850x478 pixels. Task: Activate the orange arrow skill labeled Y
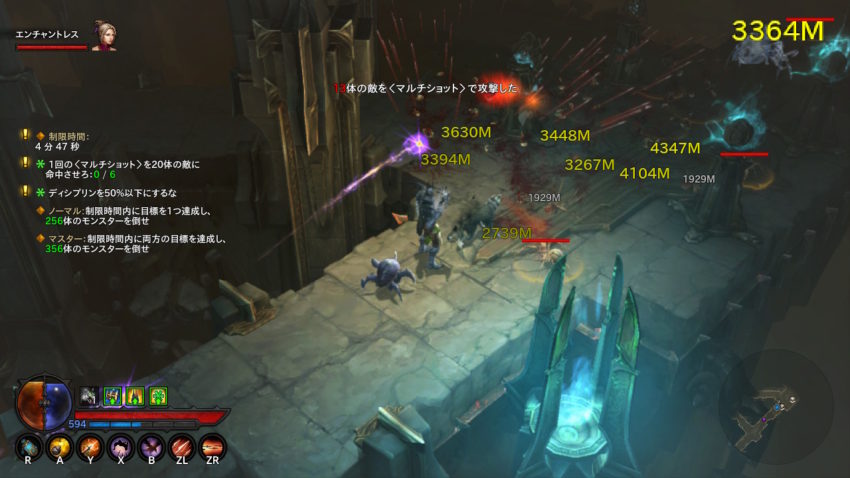(91, 445)
